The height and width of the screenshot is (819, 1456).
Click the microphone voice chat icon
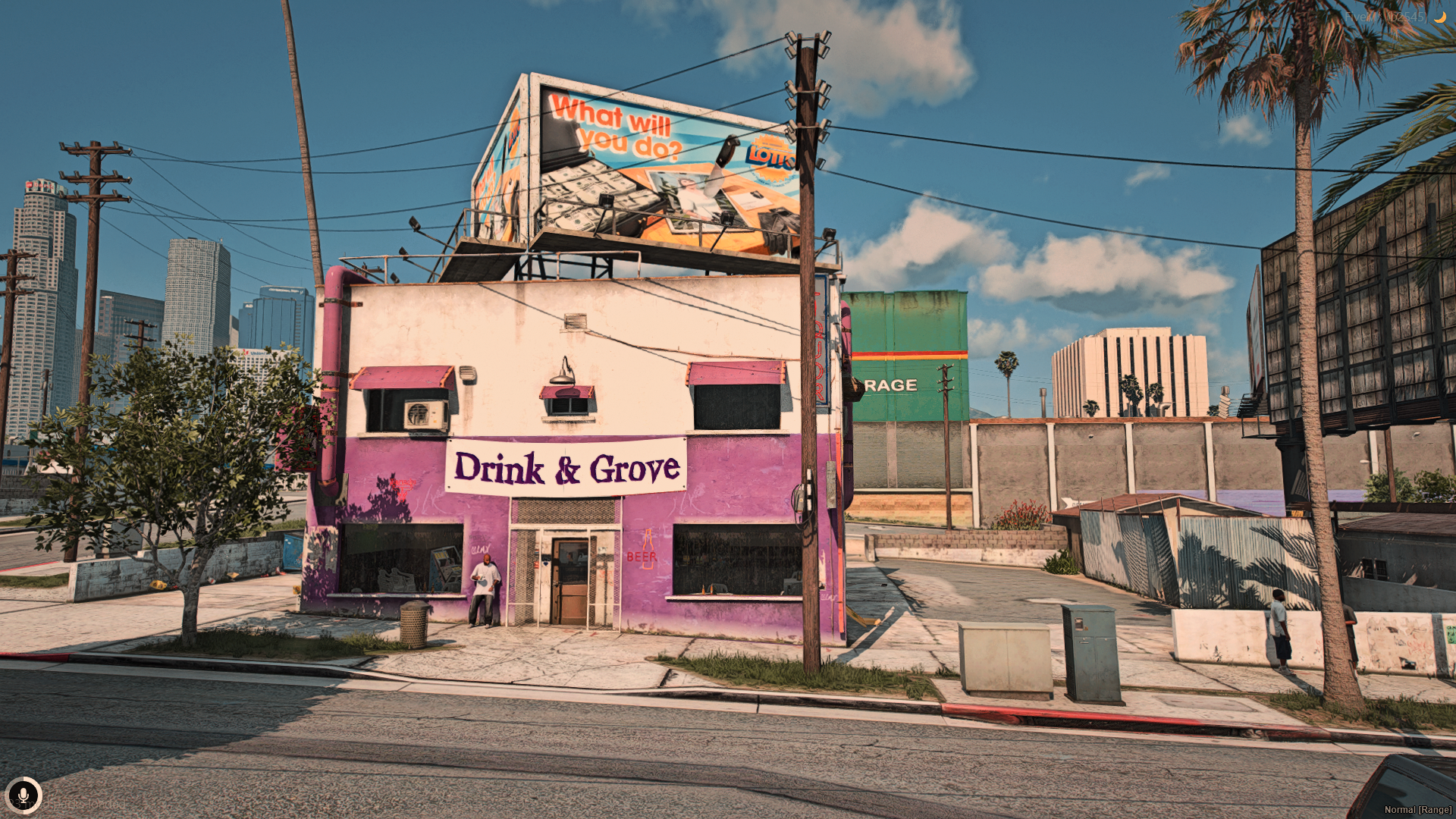(x=24, y=795)
